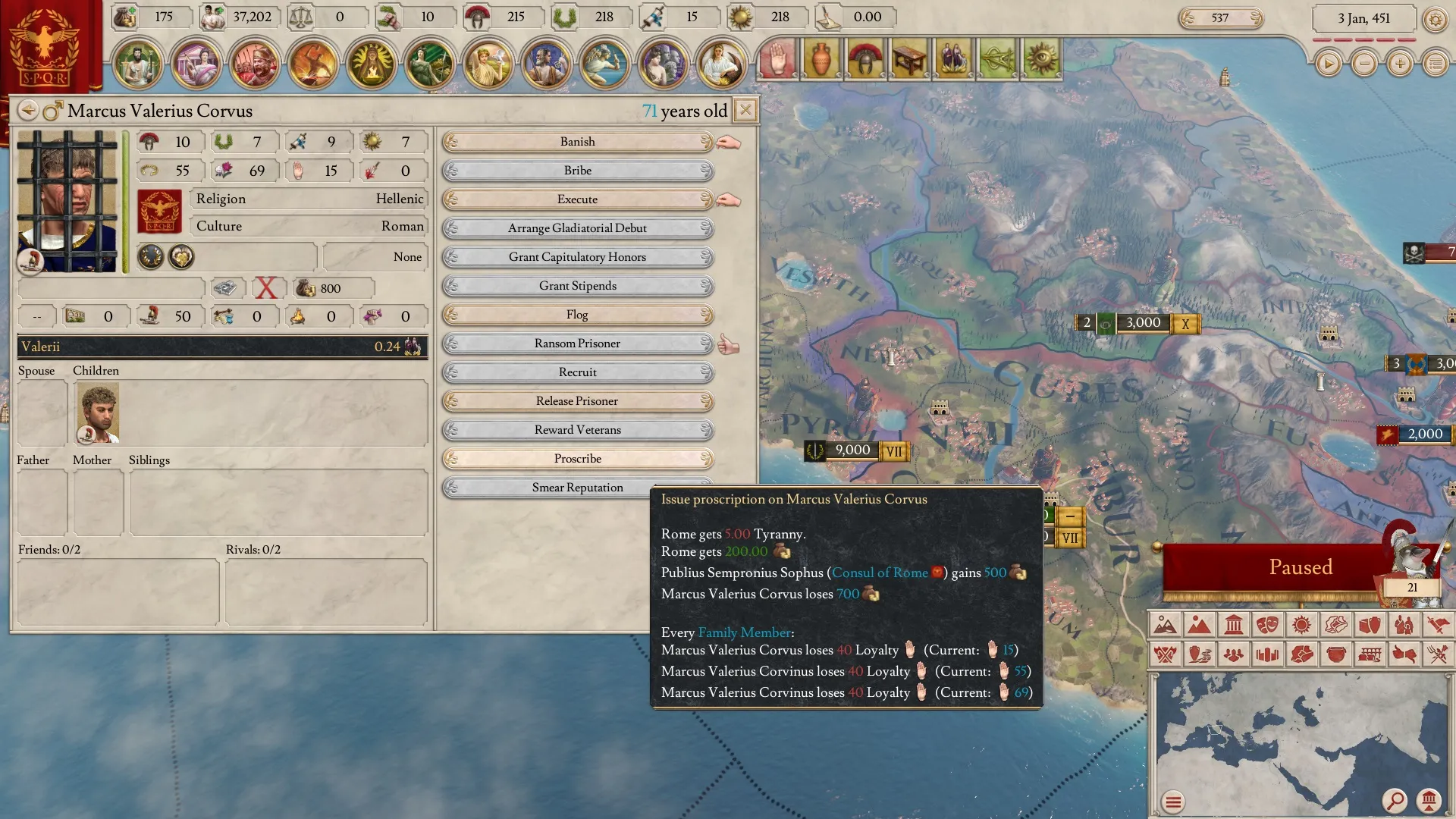The image size is (1456, 819).
Task: Release Prisoner from jail
Action: tap(577, 401)
